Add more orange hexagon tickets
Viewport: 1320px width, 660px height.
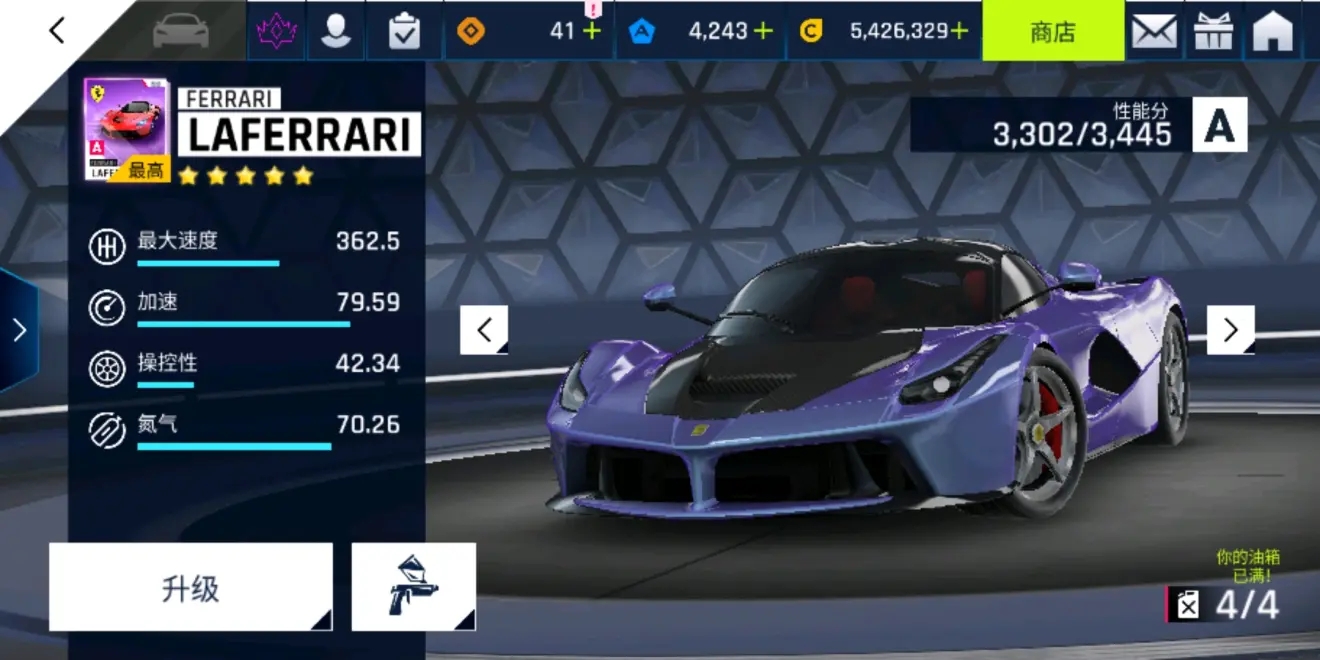click(592, 31)
